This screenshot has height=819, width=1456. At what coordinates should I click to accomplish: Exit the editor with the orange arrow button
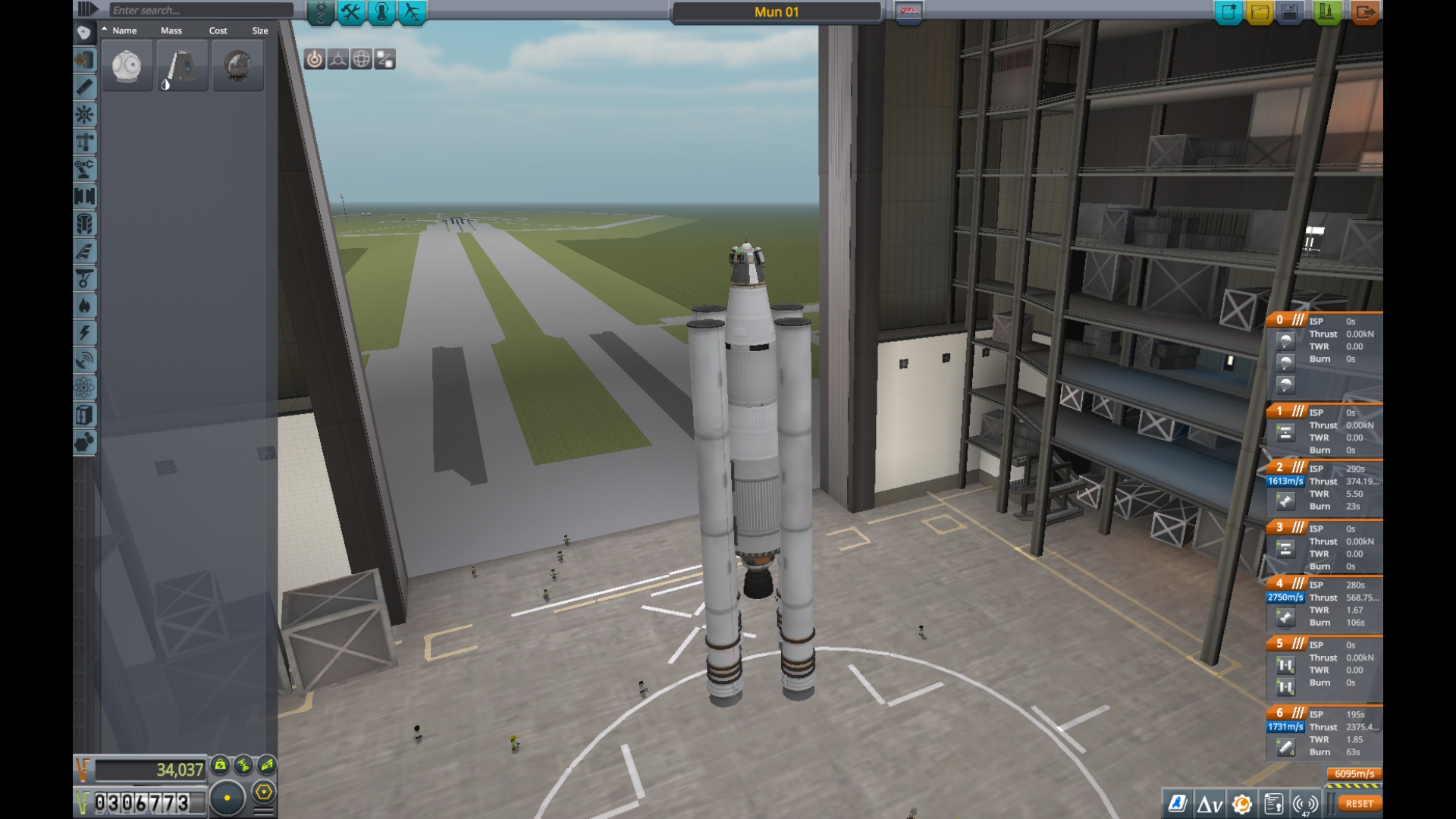[x=1365, y=12]
